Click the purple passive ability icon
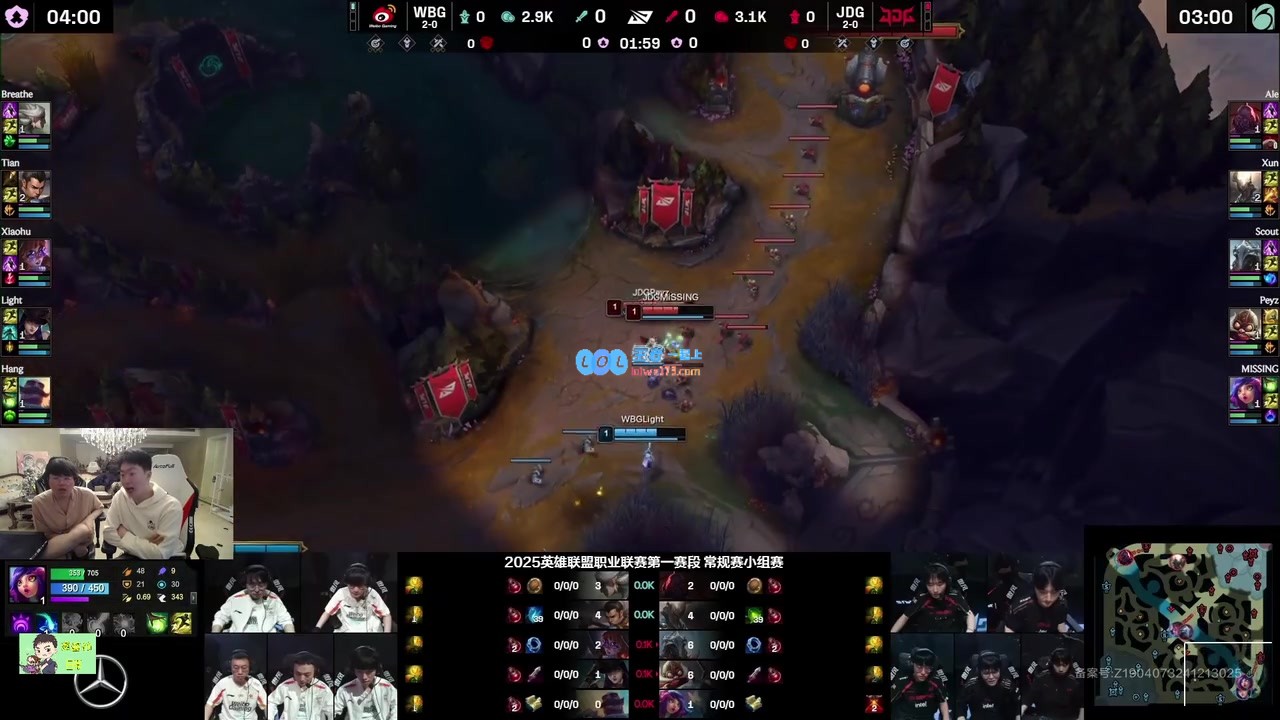This screenshot has width=1280, height=720. pyautogui.click(x=21, y=624)
